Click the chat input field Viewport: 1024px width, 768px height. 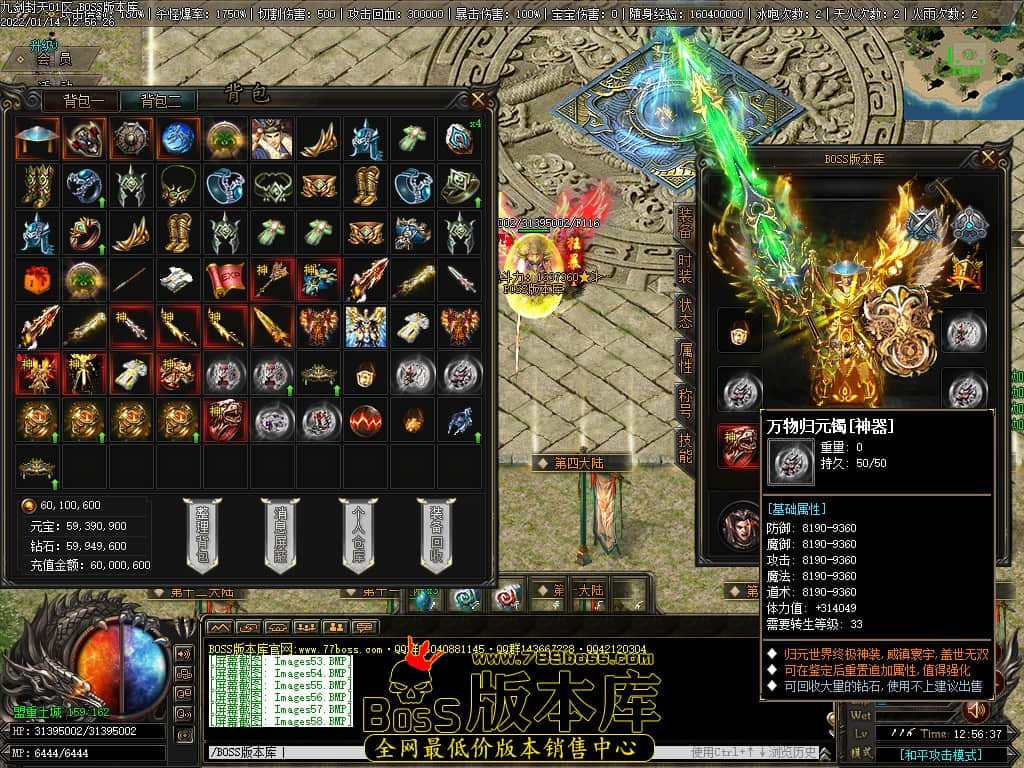(x=440, y=752)
